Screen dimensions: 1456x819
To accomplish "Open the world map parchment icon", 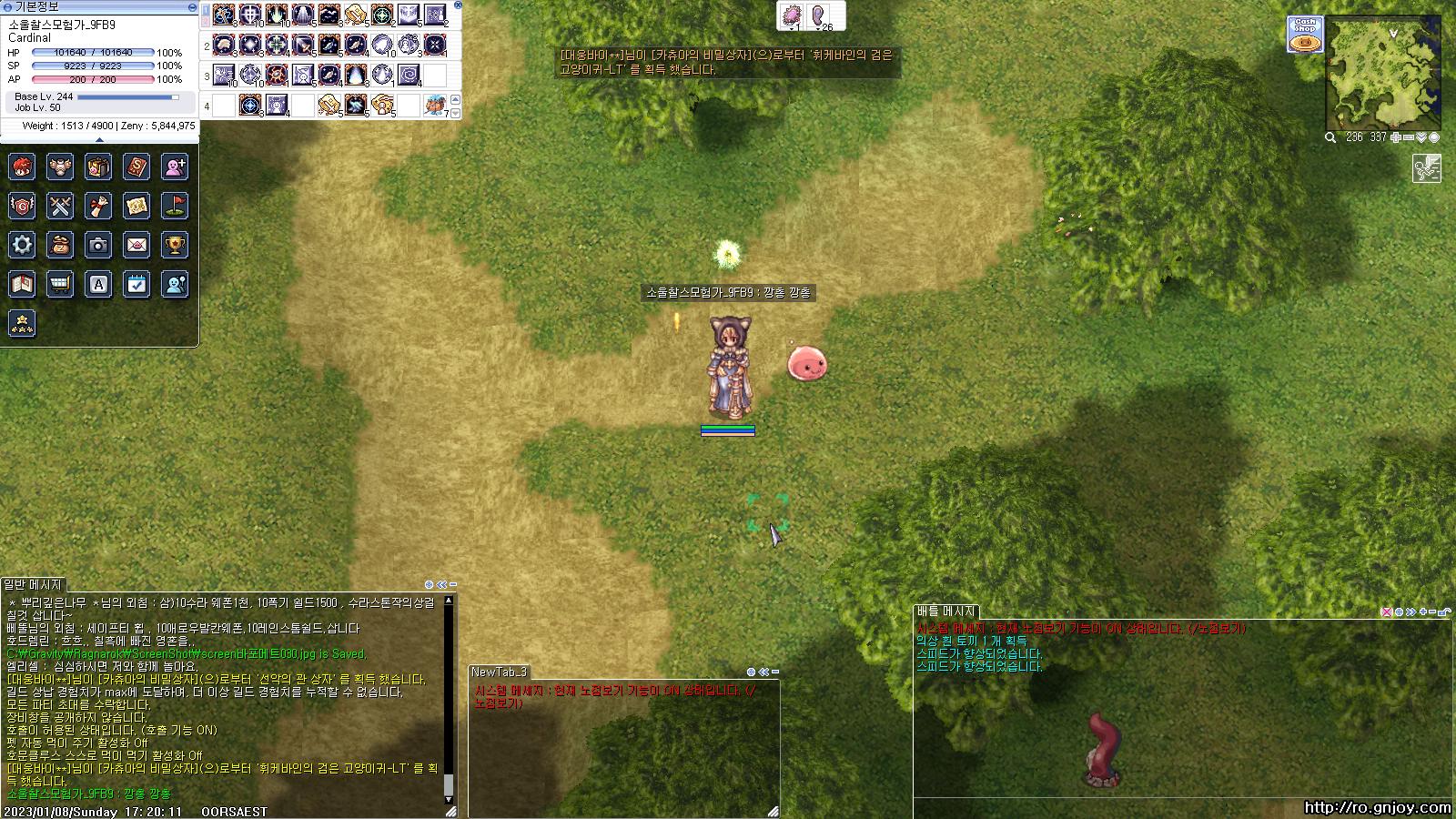I will pyautogui.click(x=136, y=206).
